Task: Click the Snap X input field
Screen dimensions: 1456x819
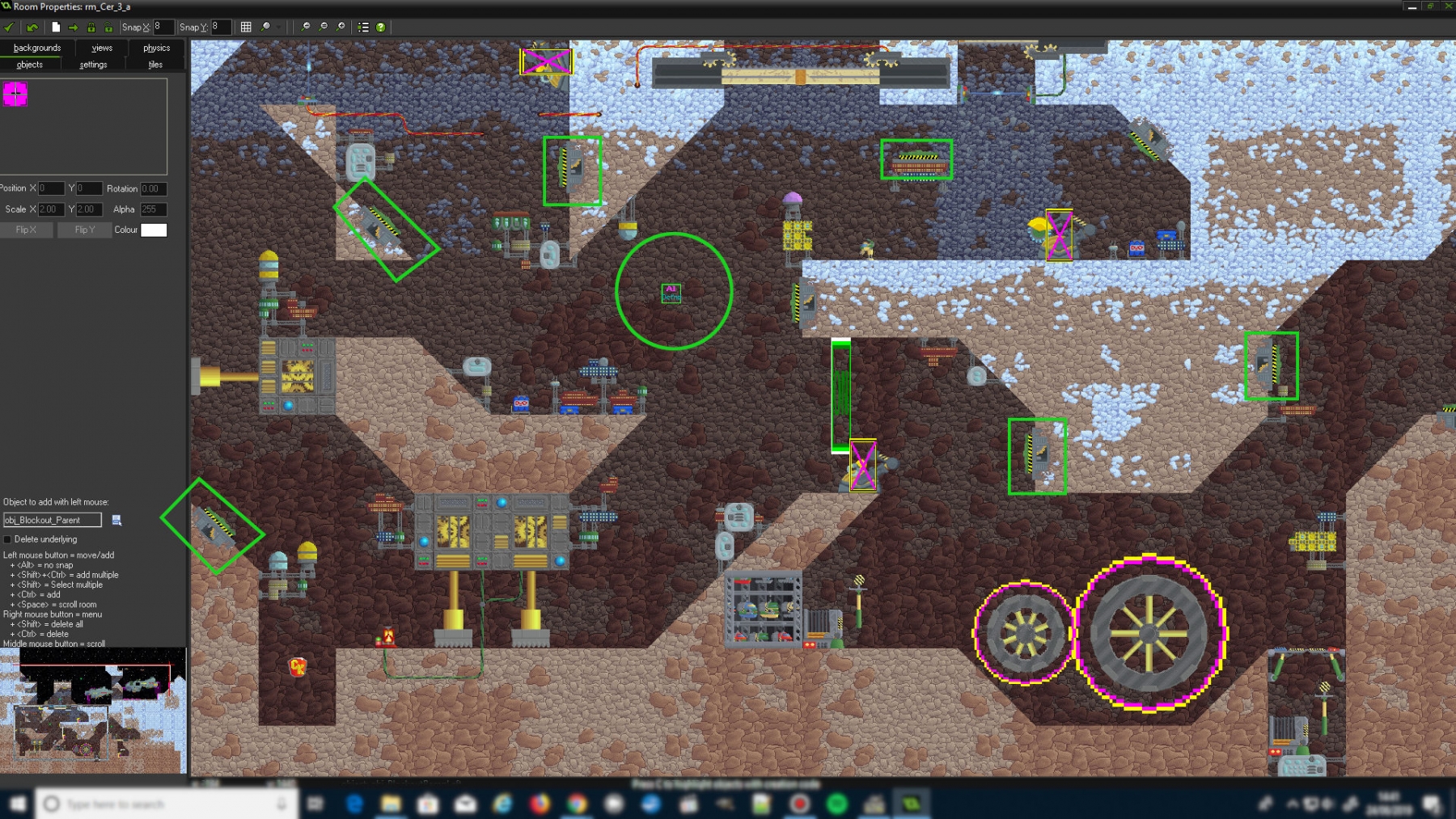Action: [x=163, y=27]
